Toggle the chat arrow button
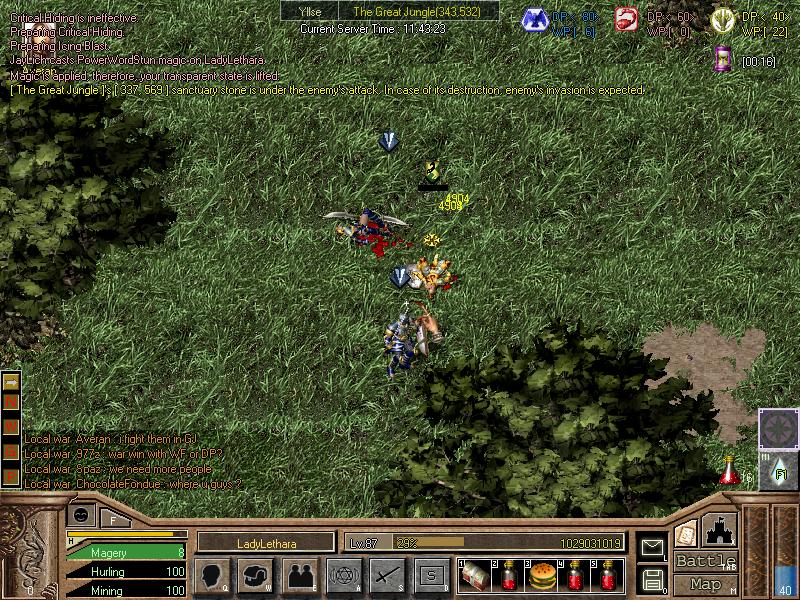This screenshot has height=600, width=800. click(x=11, y=383)
